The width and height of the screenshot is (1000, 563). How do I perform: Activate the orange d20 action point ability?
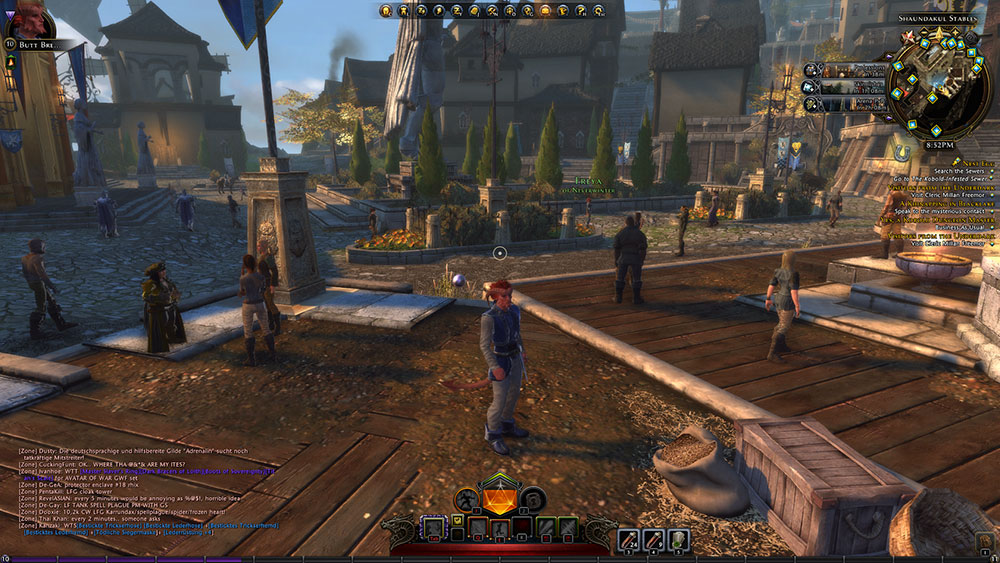click(499, 498)
